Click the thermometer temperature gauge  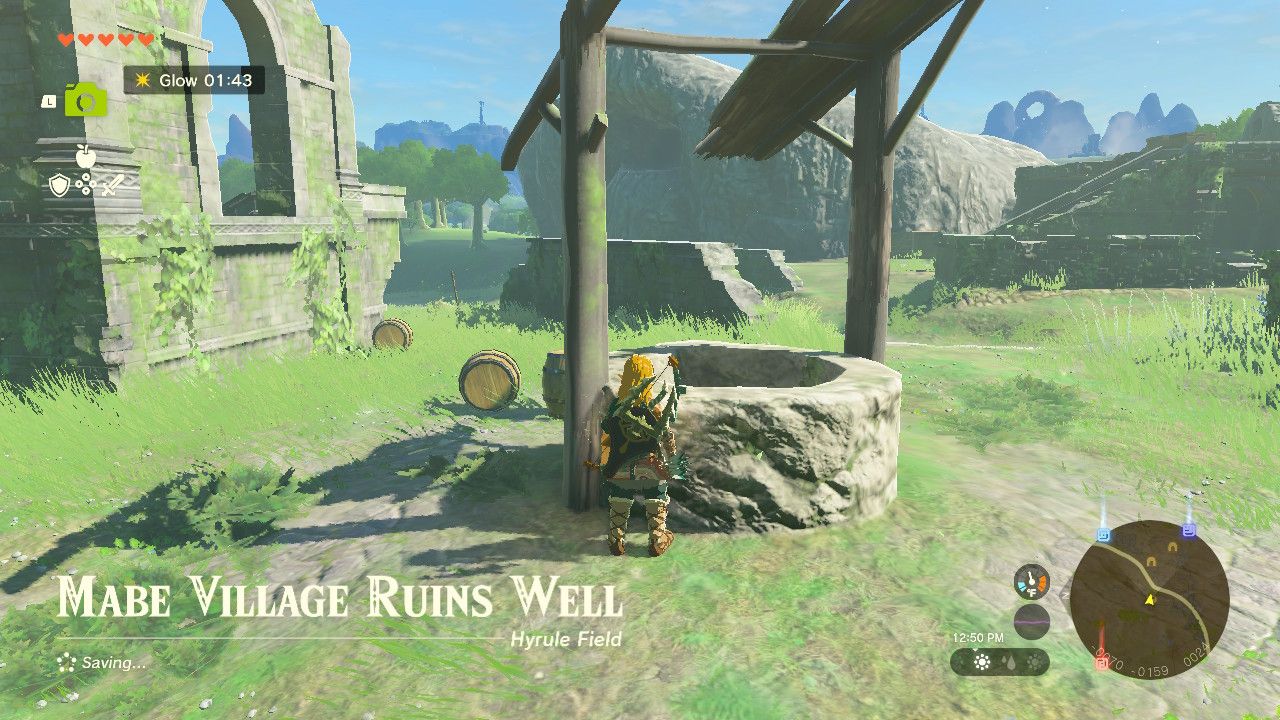click(1032, 582)
